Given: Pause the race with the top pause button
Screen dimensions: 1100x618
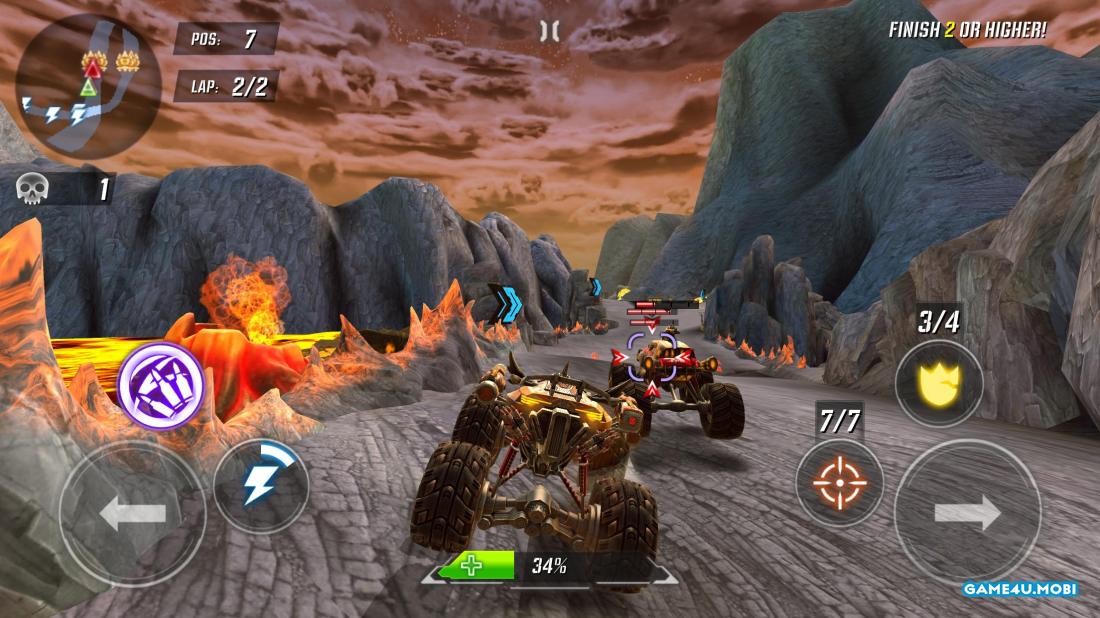Looking at the screenshot, I should tap(549, 31).
